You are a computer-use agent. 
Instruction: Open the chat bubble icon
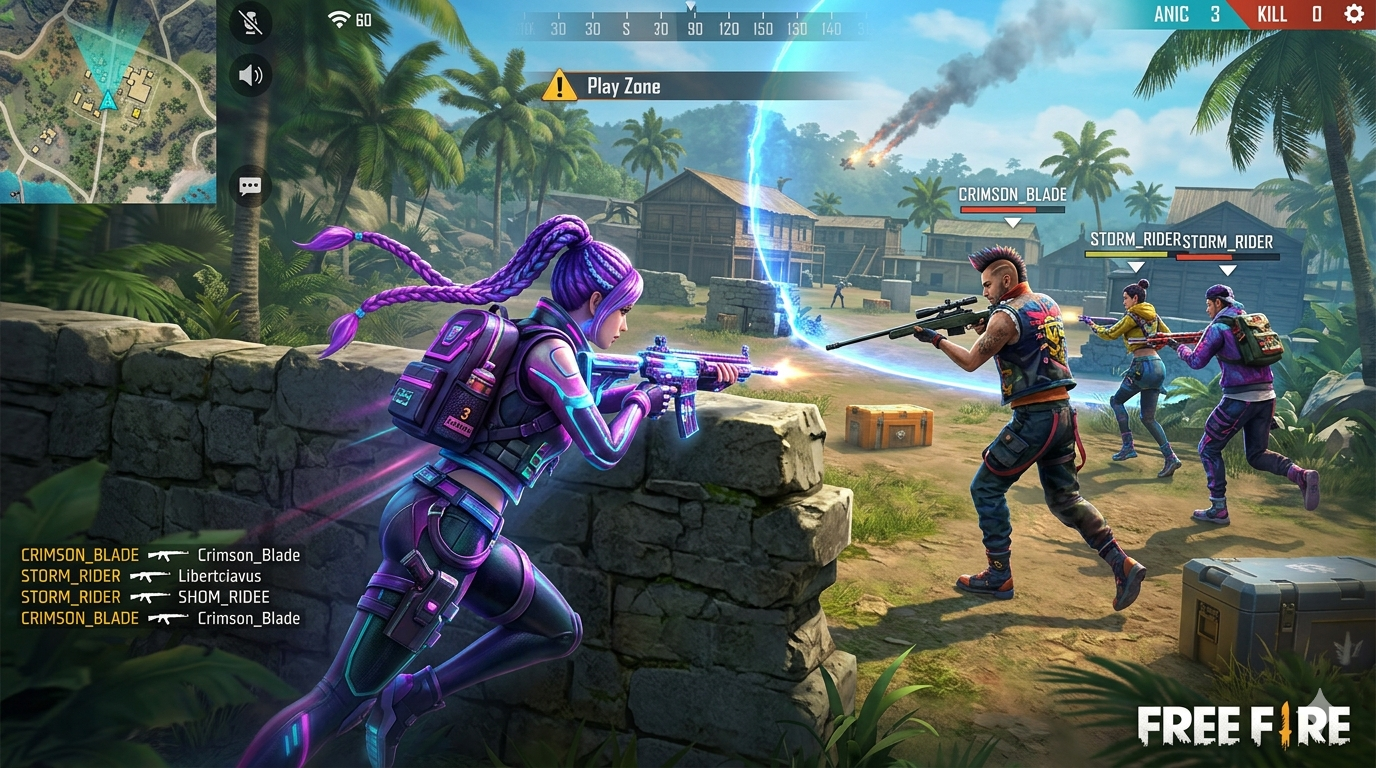tap(250, 186)
